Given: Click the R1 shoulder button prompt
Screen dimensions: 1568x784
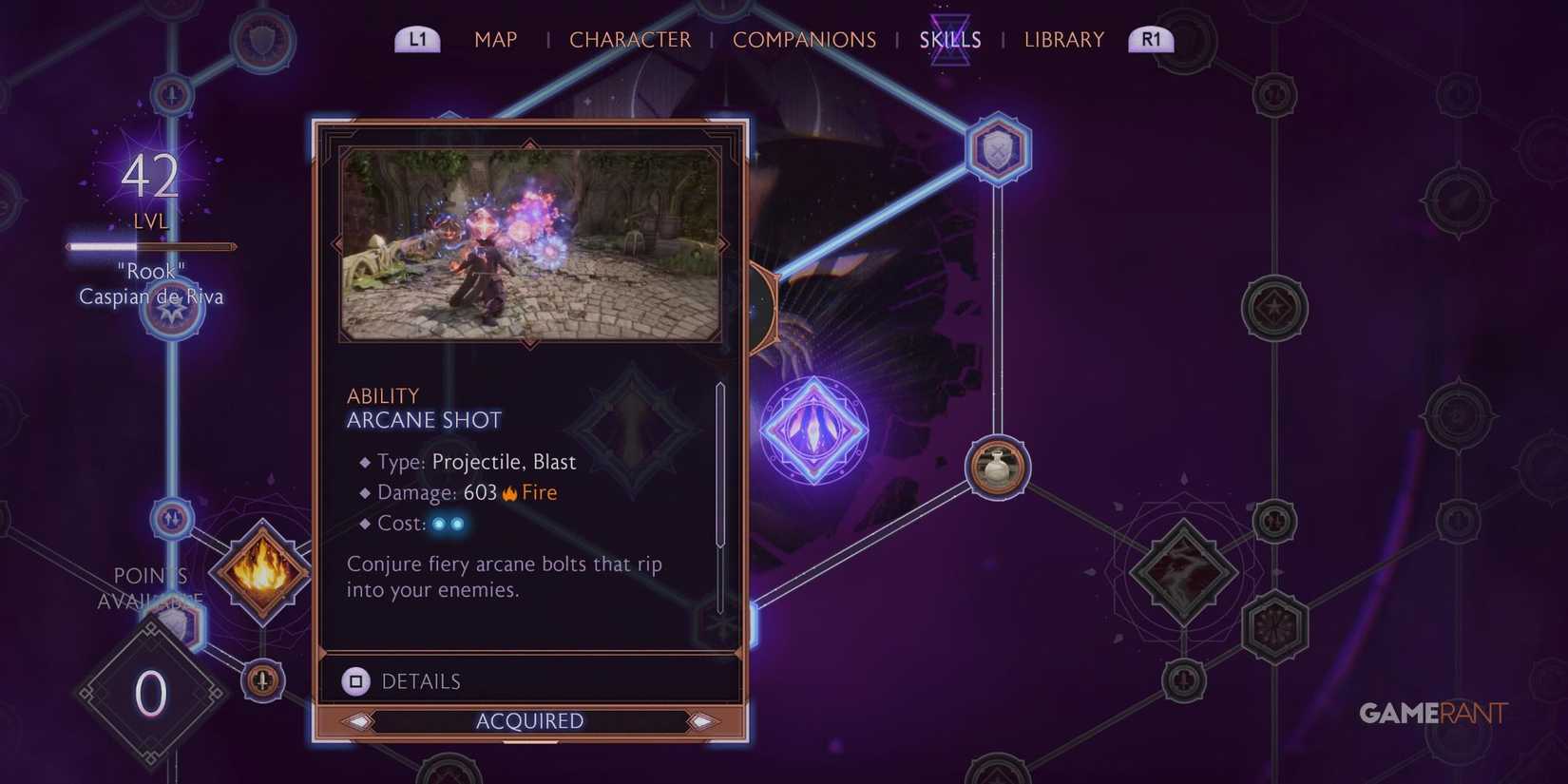Looking at the screenshot, I should coord(1149,39).
